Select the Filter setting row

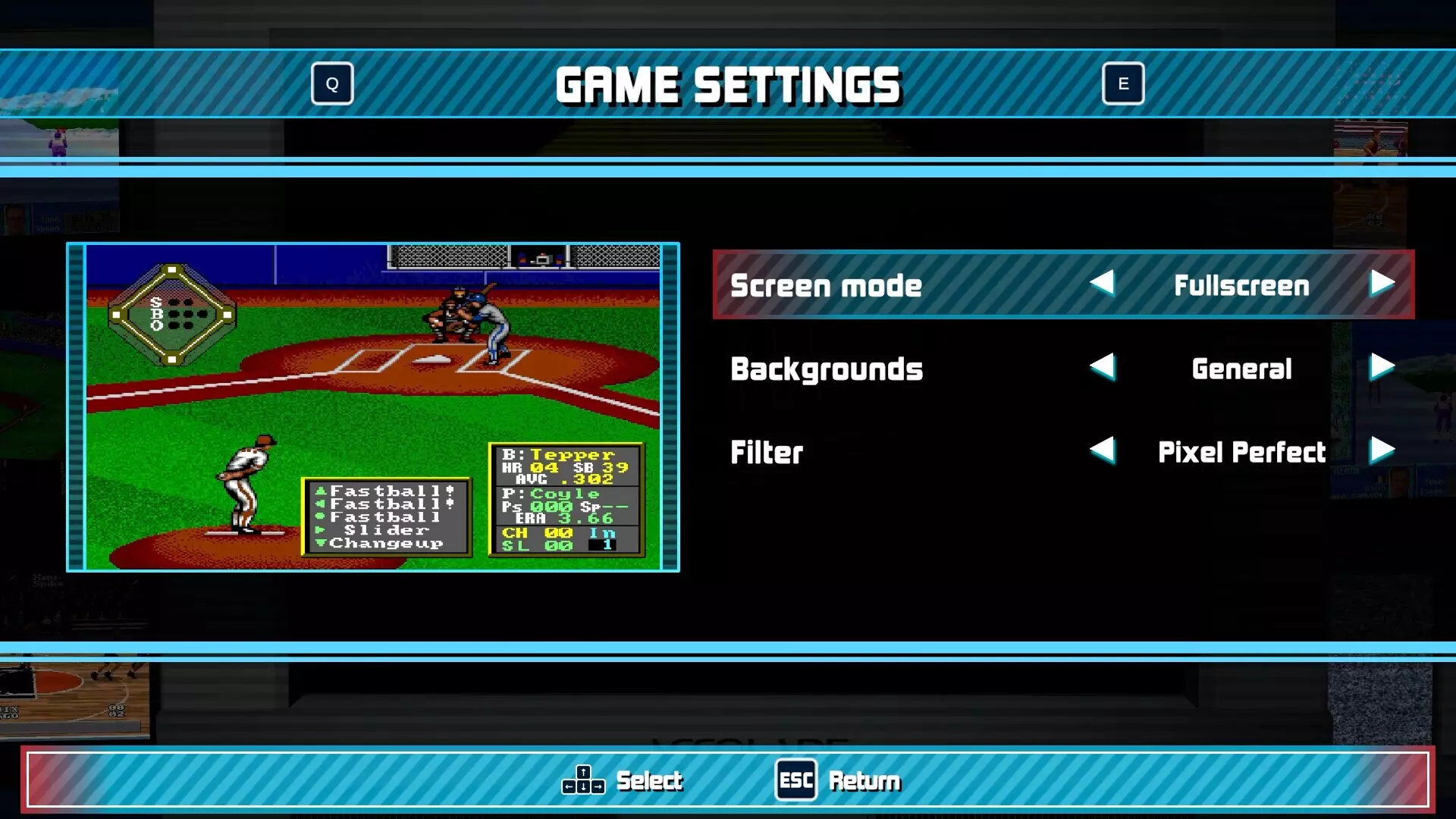(767, 452)
